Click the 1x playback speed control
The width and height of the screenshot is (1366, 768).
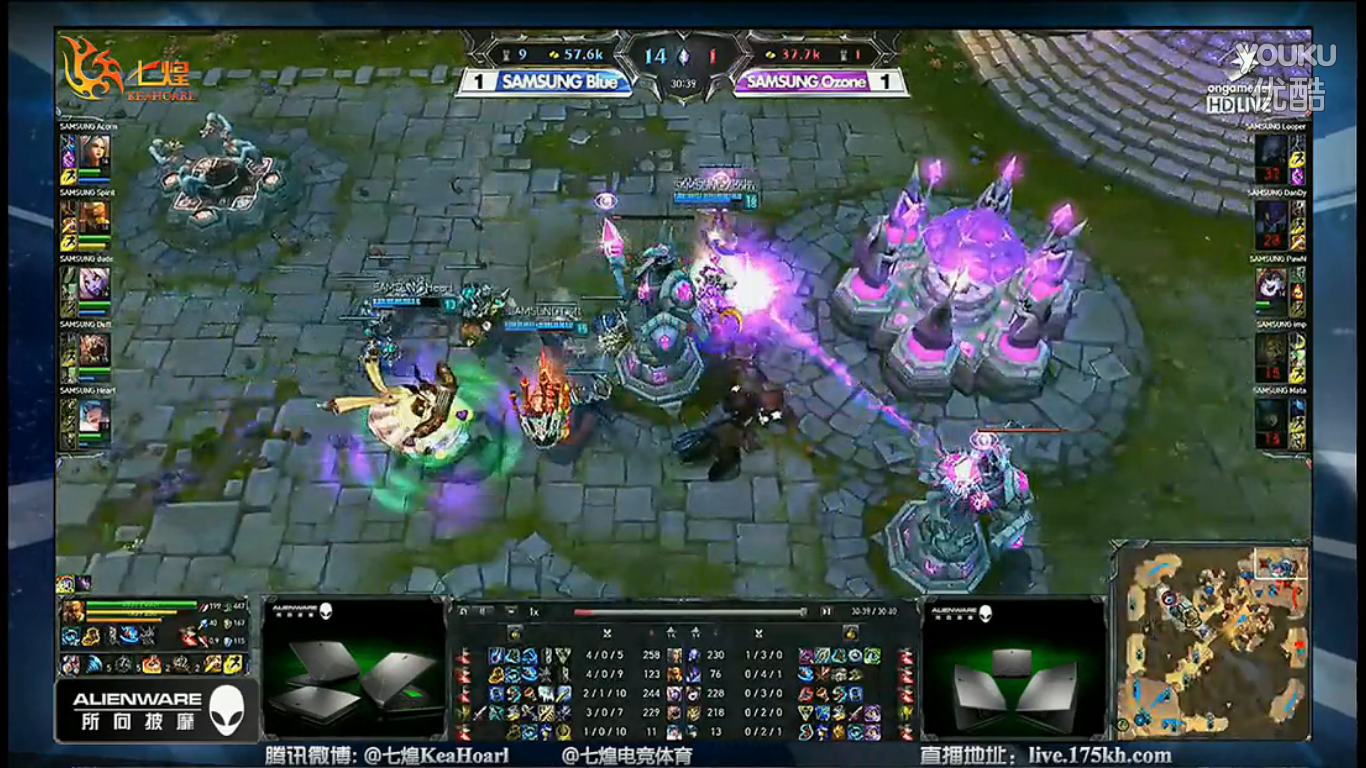(x=534, y=611)
